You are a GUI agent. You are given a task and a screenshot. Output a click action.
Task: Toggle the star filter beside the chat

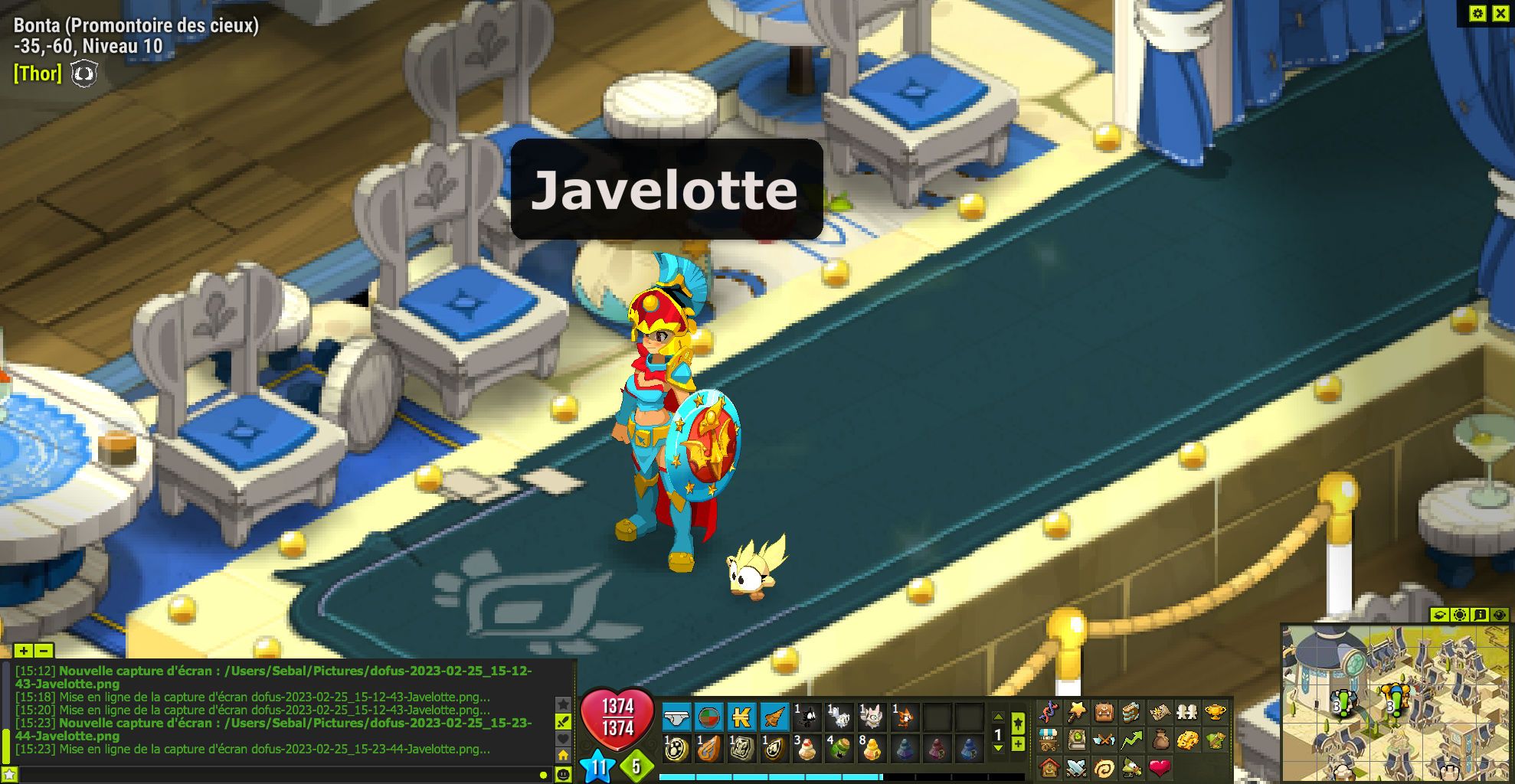pyautogui.click(x=563, y=704)
